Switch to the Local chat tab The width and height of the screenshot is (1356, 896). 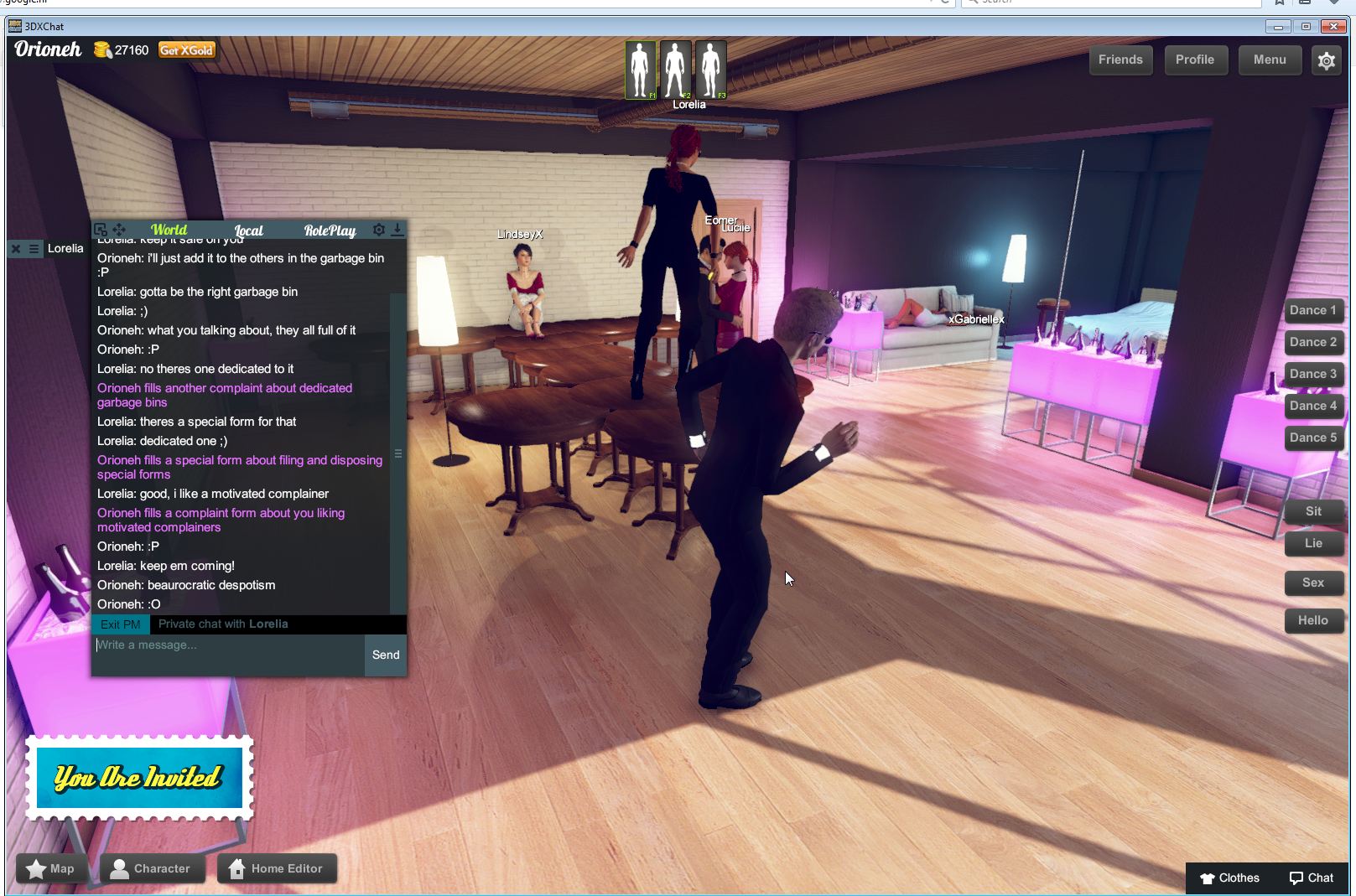pyautogui.click(x=249, y=230)
